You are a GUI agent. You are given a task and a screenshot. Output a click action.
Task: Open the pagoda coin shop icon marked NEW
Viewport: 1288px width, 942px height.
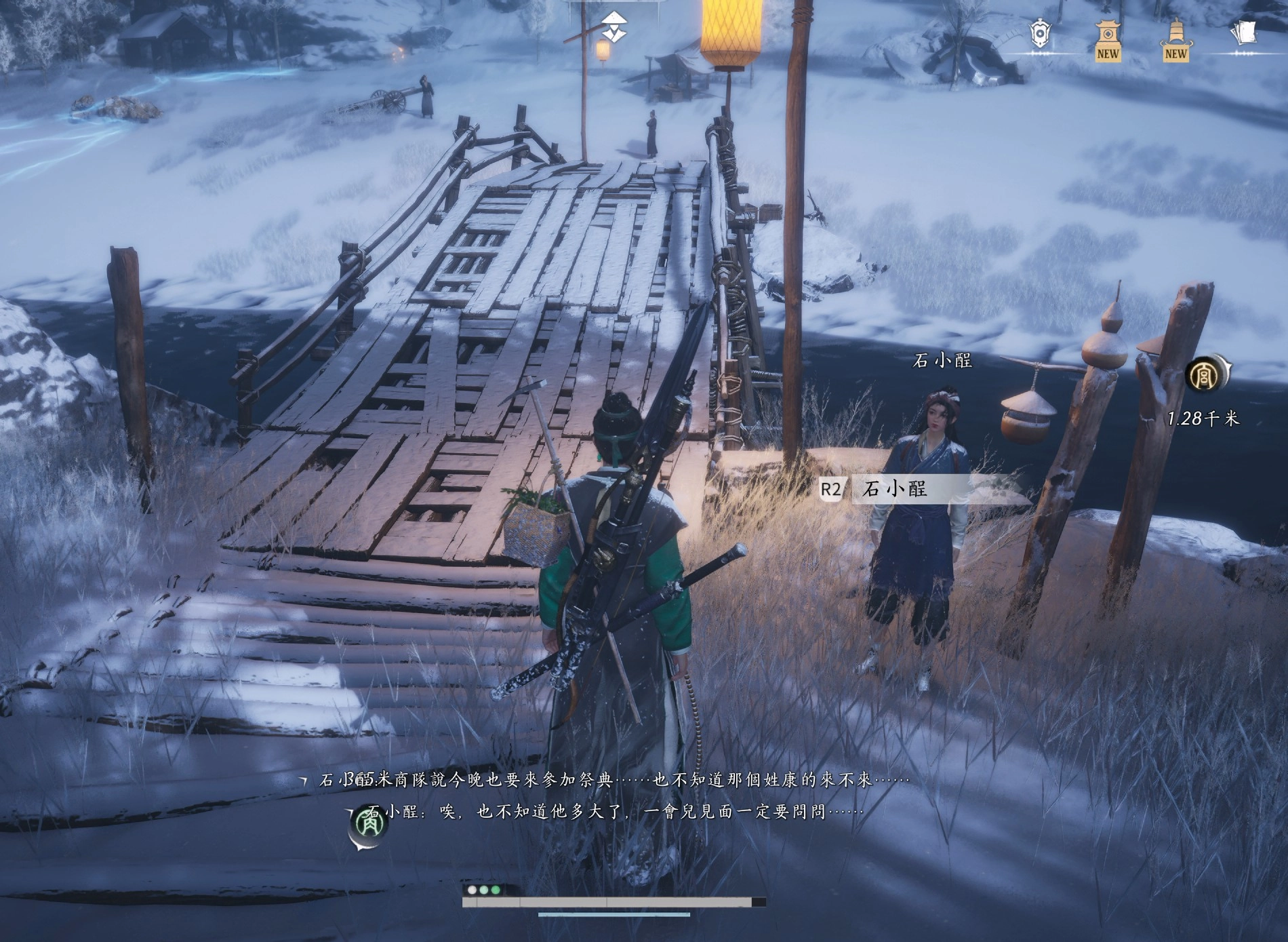1108,39
